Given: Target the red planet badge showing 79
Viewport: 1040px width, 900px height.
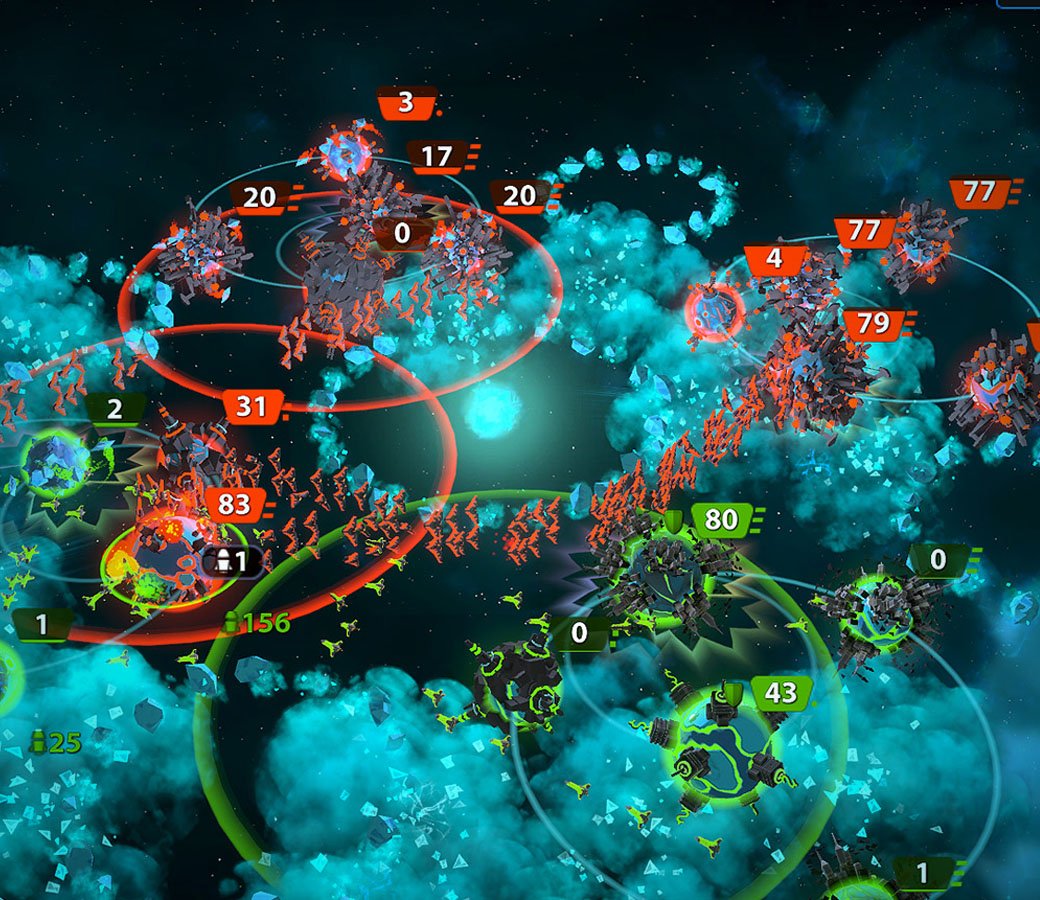Looking at the screenshot, I should [x=874, y=324].
